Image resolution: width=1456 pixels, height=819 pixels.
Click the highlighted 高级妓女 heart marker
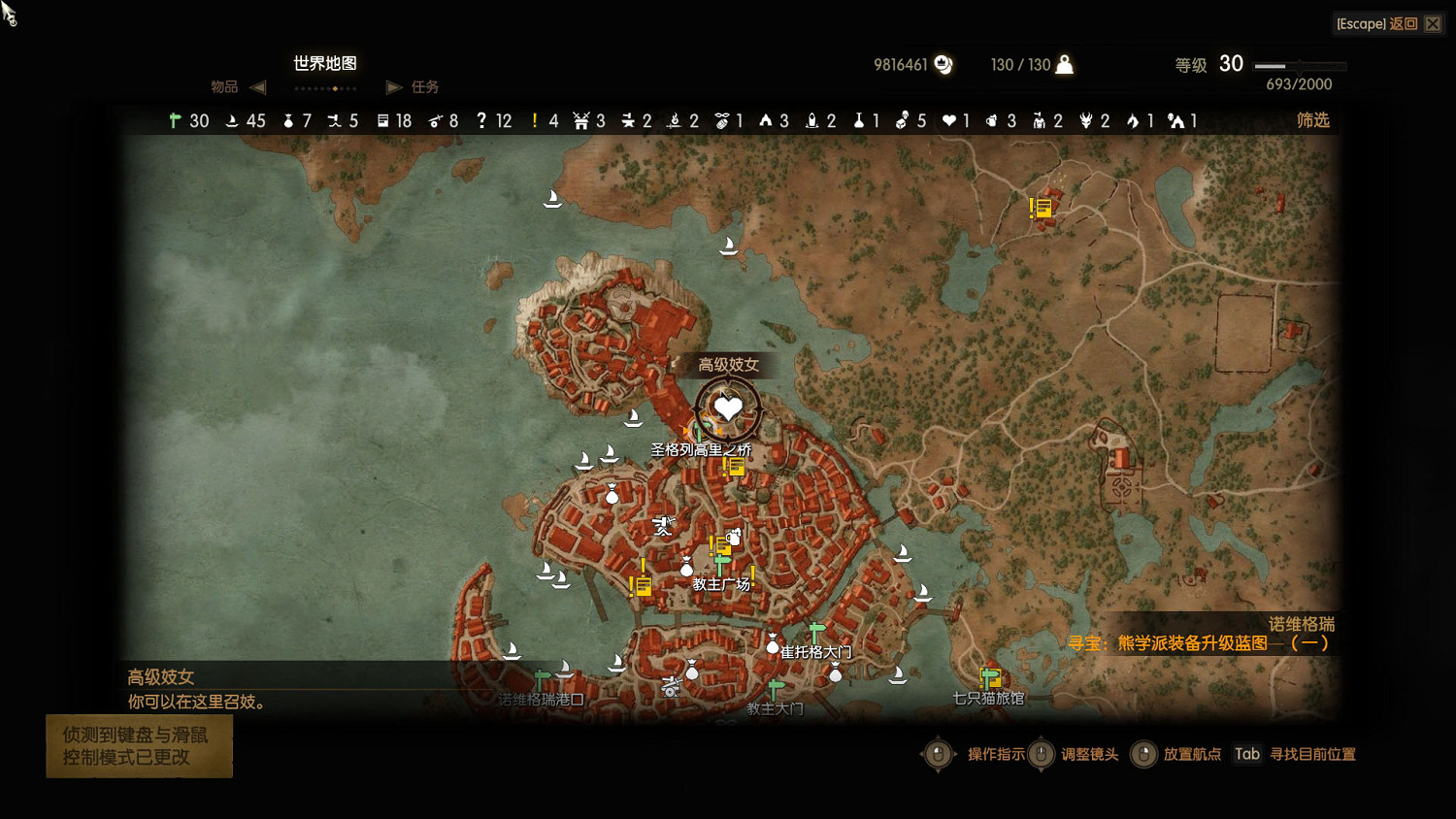tap(728, 409)
